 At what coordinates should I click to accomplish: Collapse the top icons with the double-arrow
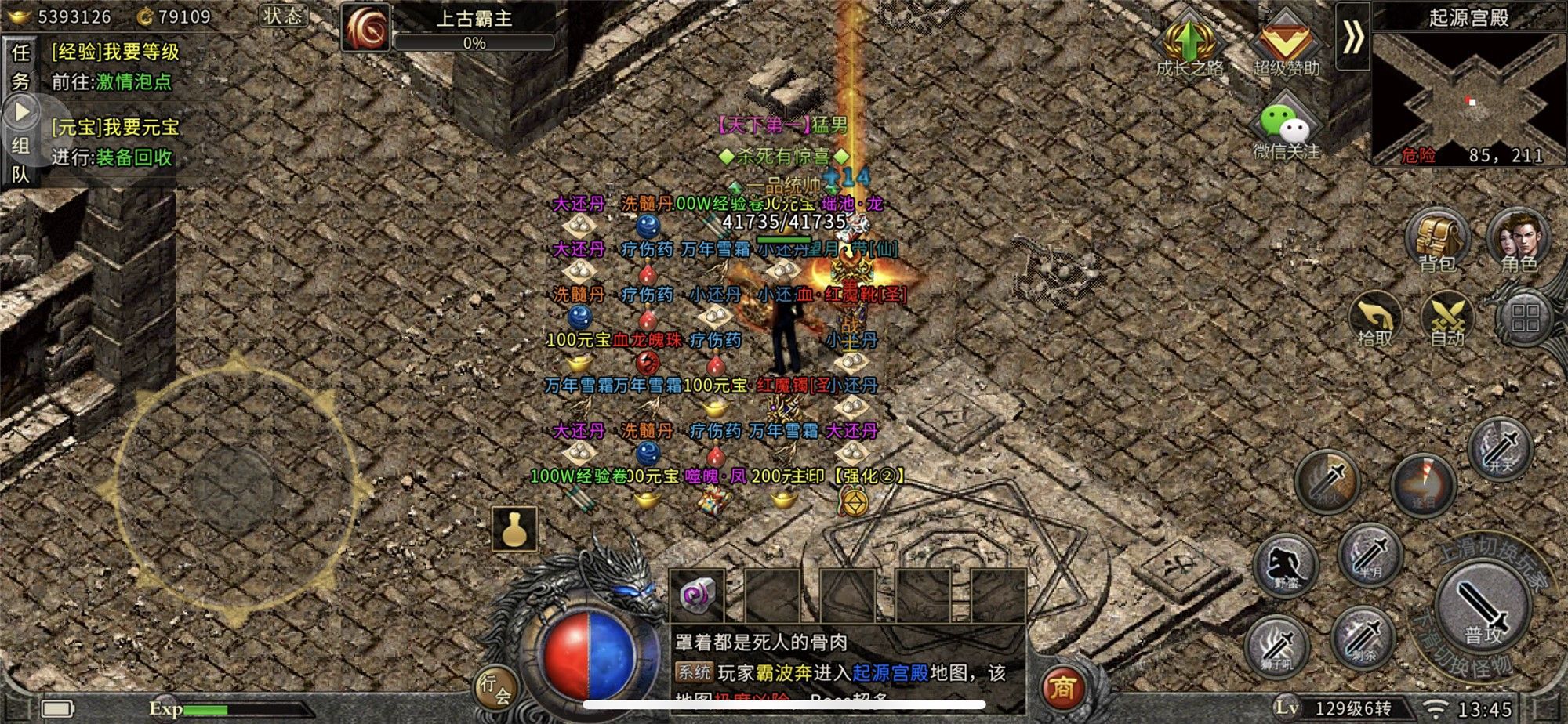coord(1352,37)
